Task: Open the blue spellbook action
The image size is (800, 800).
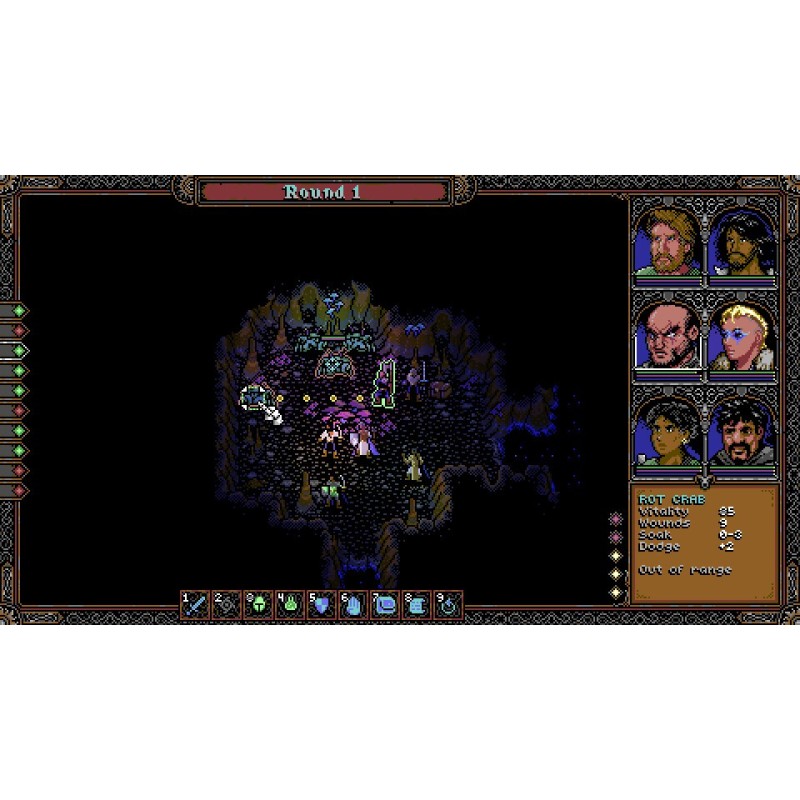Action: tap(384, 605)
